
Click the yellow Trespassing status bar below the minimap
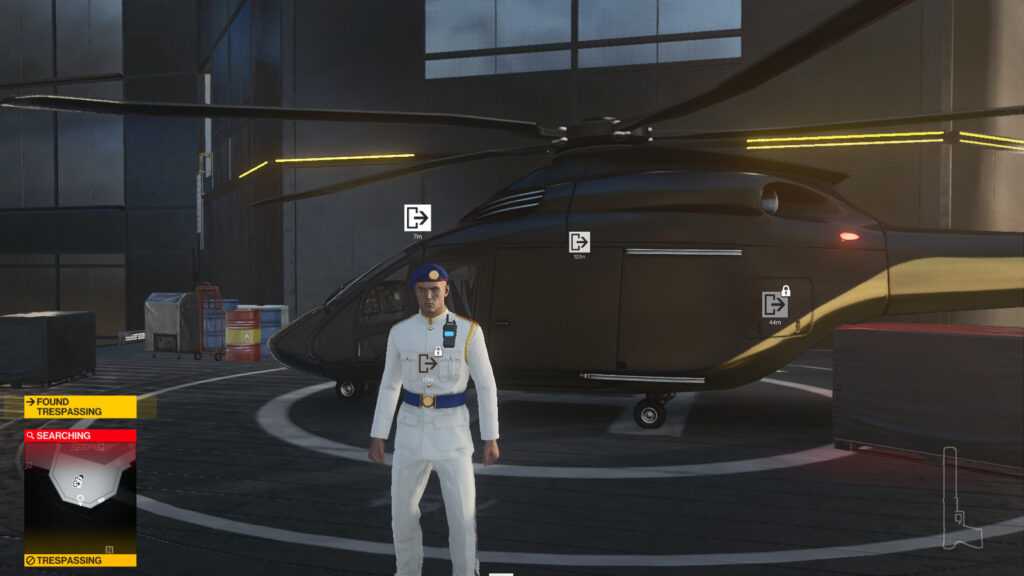pyautogui.click(x=80, y=560)
